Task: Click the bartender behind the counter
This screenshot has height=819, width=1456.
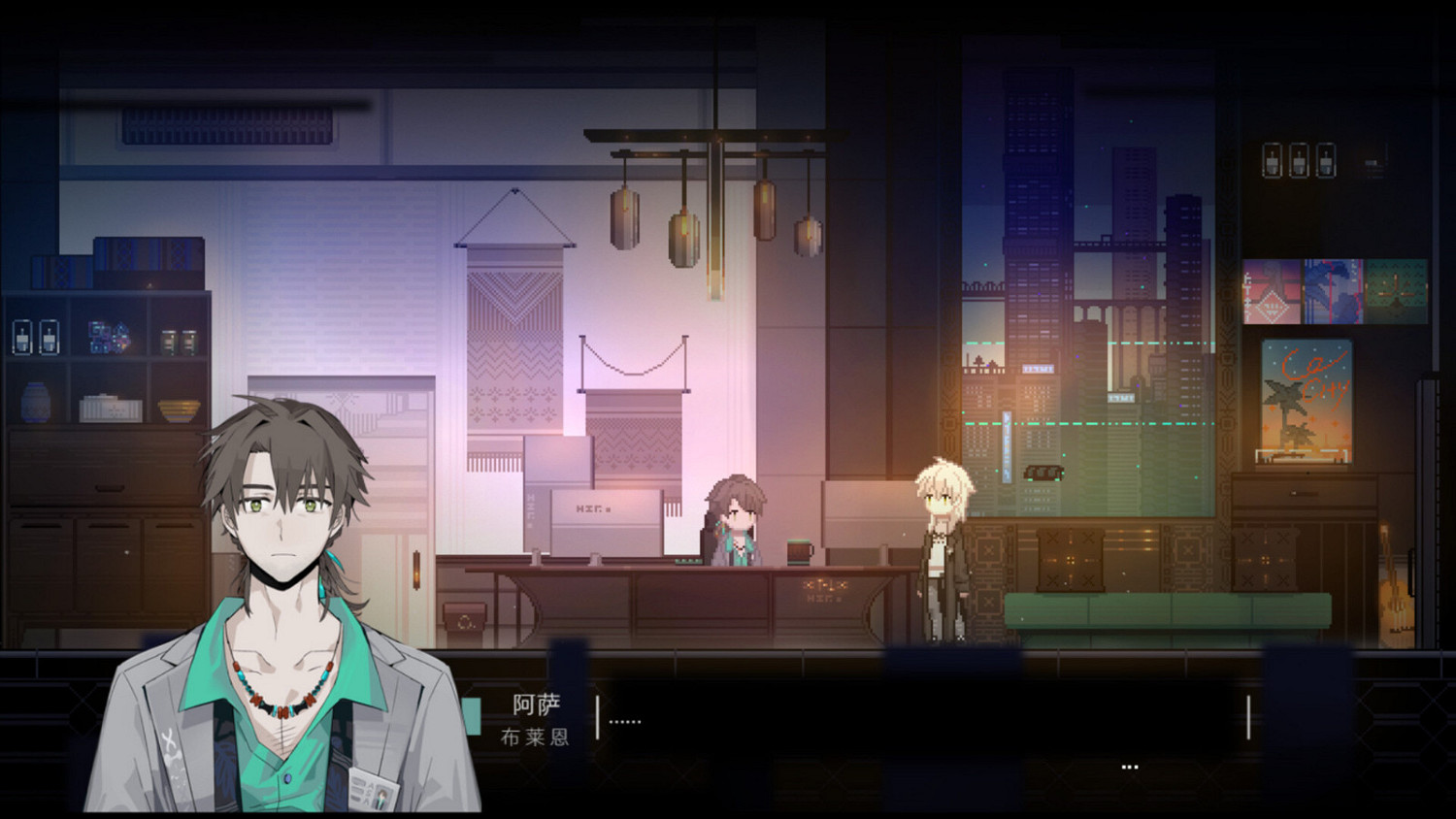Action: [740, 519]
